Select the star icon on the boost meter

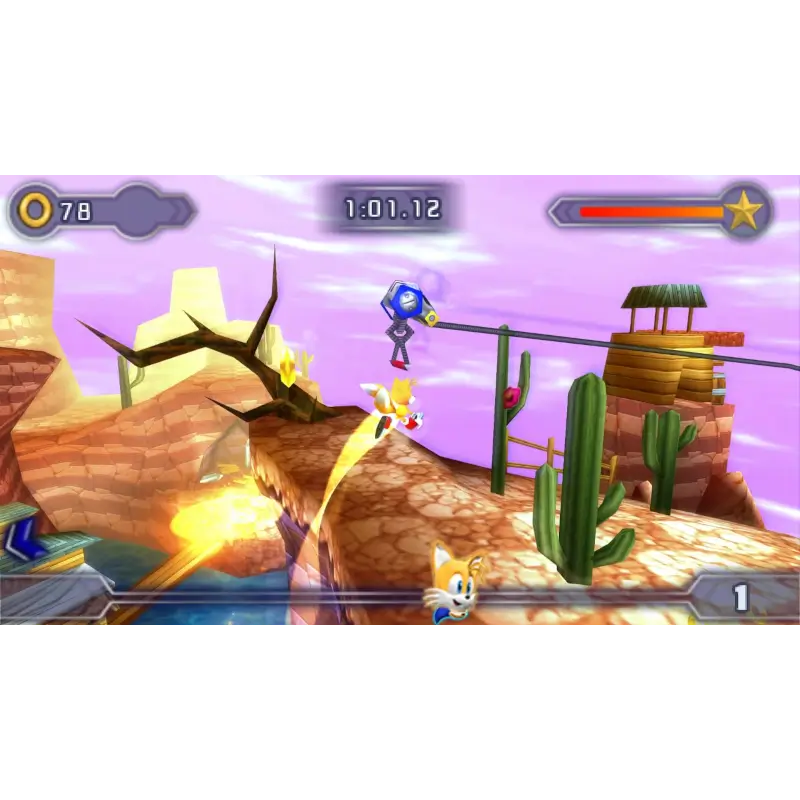tap(743, 211)
